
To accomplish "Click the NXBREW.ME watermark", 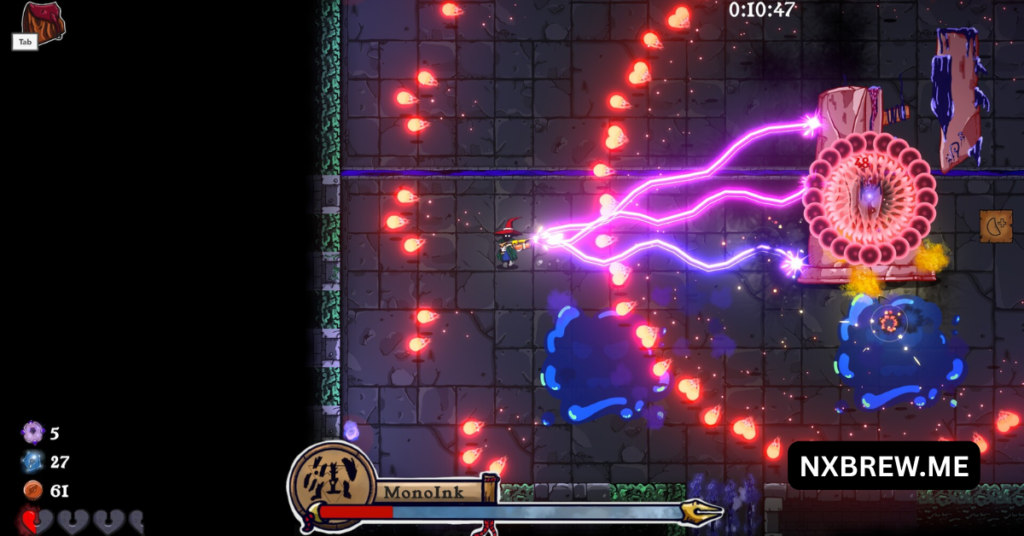I will coord(883,465).
